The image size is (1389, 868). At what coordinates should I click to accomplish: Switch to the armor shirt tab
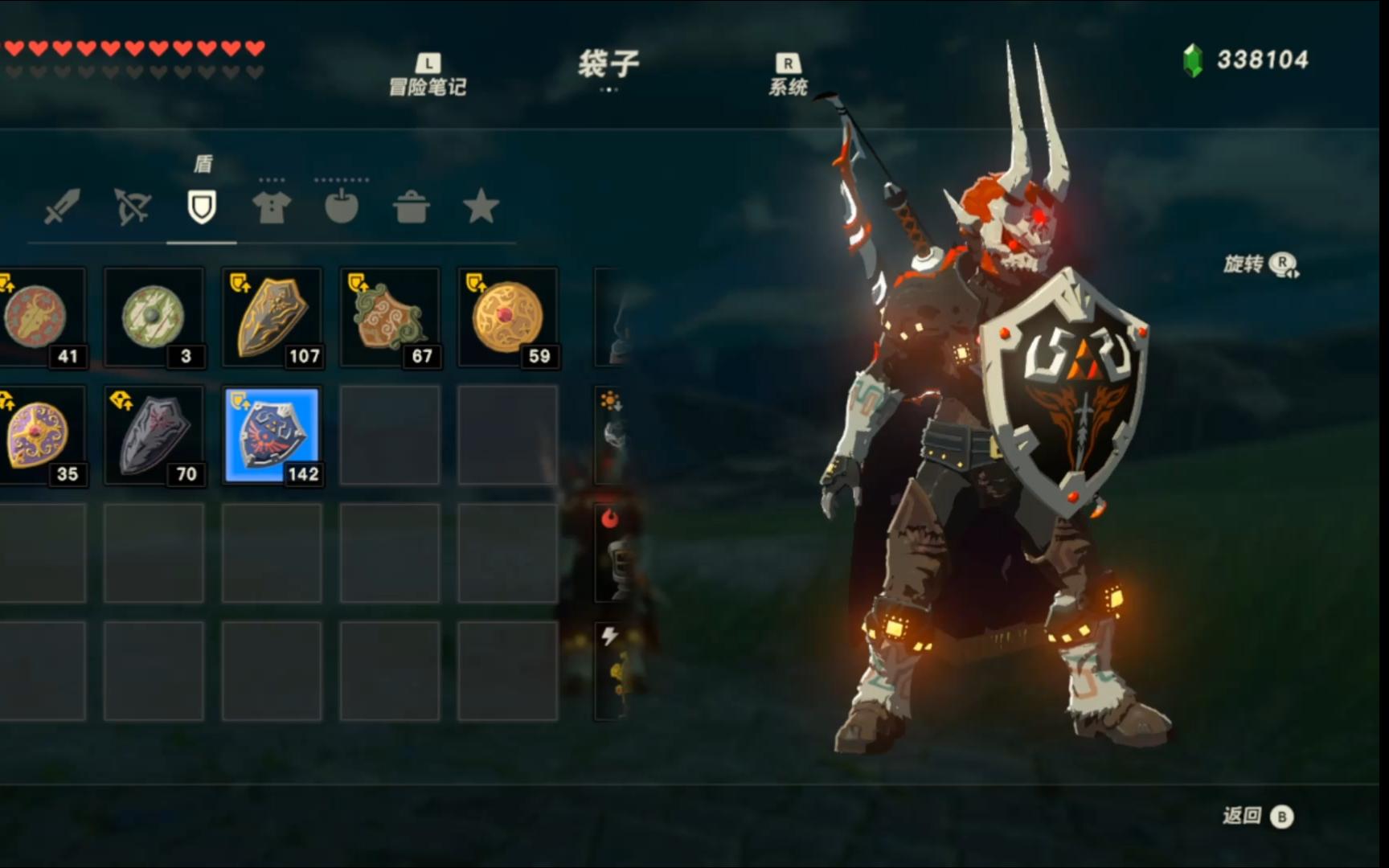[272, 207]
